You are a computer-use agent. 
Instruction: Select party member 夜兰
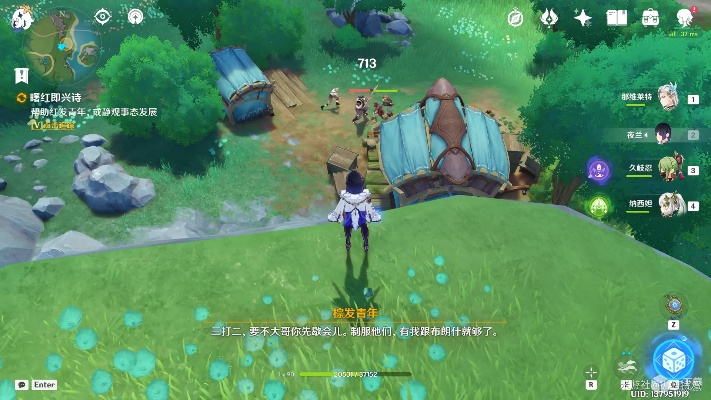pos(660,134)
